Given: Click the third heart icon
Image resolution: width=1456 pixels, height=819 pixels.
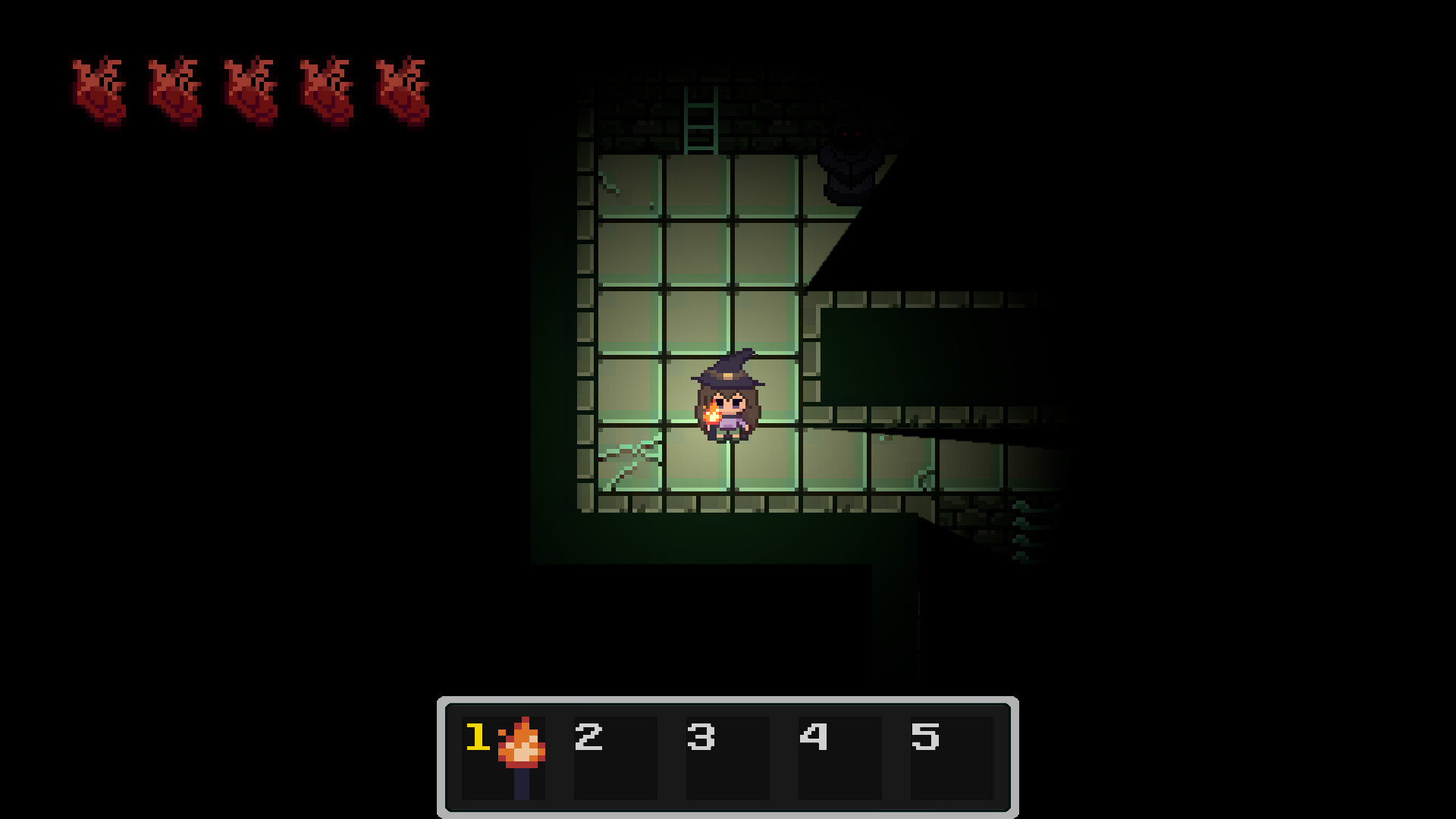Looking at the screenshot, I should pos(250,91).
